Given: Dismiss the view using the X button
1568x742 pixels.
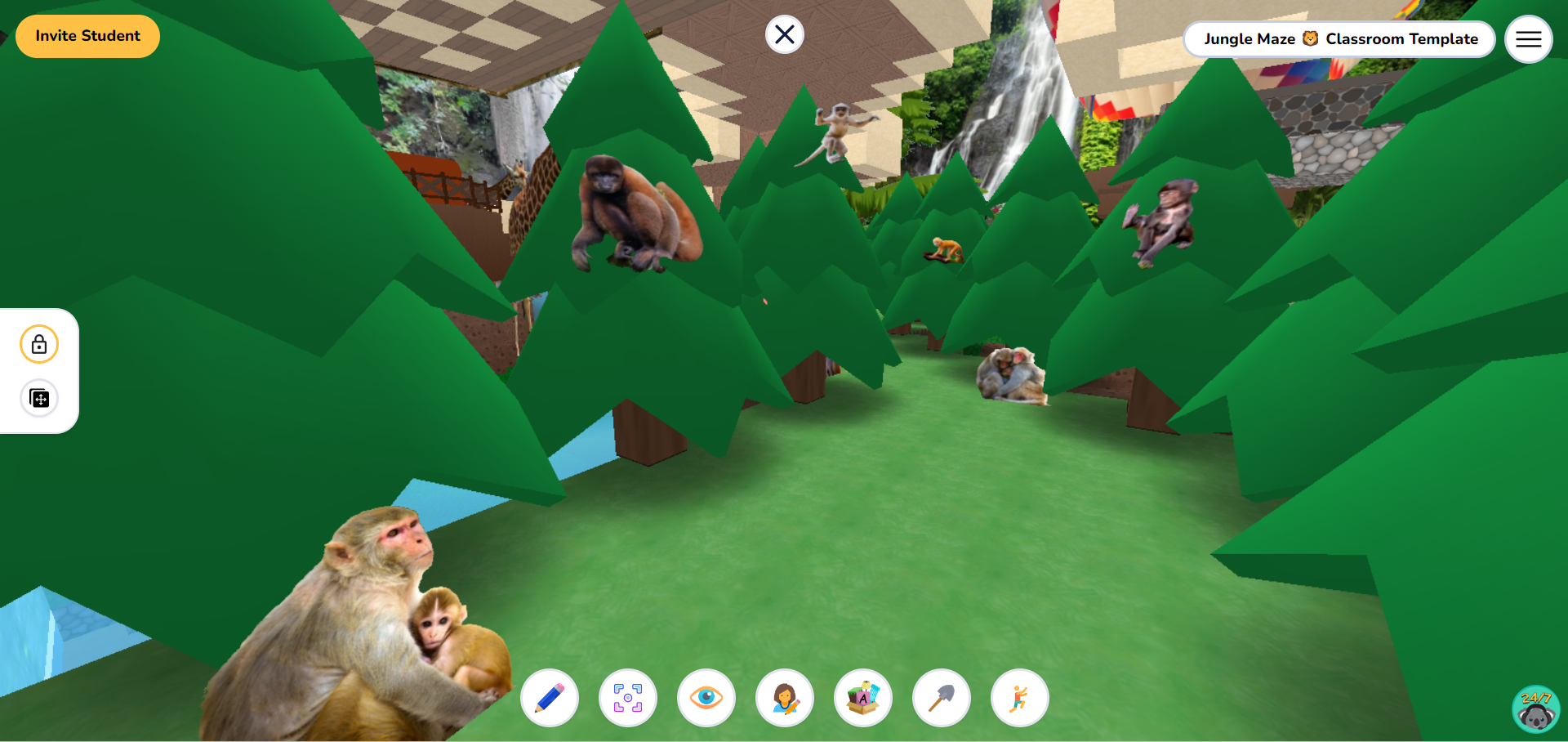Looking at the screenshot, I should (784, 34).
